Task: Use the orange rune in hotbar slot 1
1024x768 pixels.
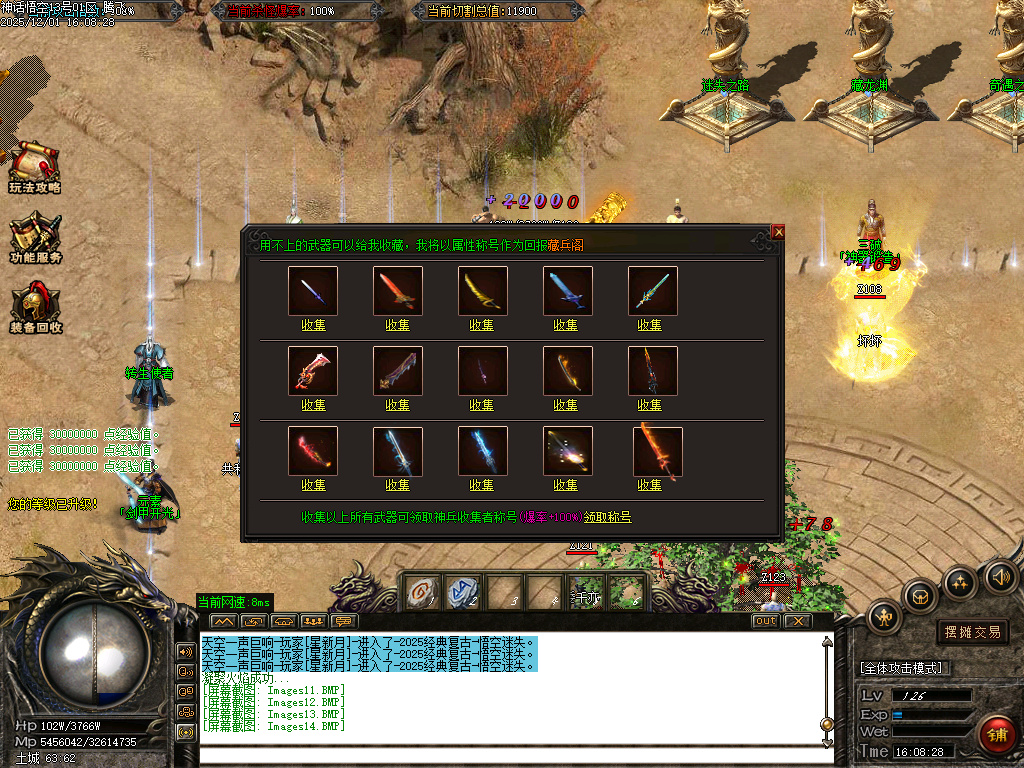Action: pos(421,593)
